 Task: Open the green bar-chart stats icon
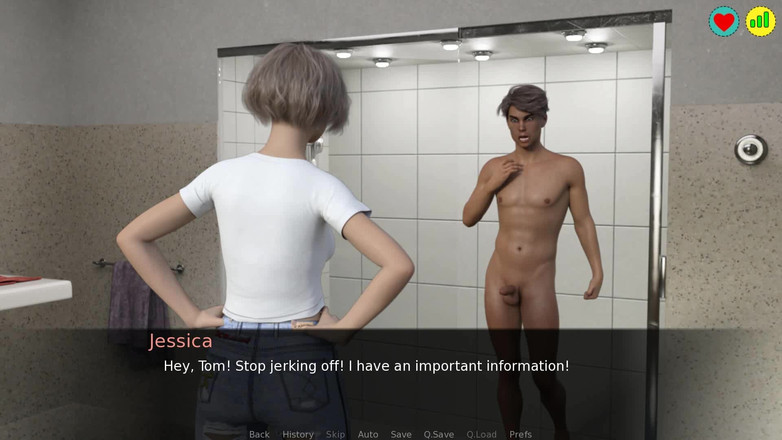click(x=760, y=21)
